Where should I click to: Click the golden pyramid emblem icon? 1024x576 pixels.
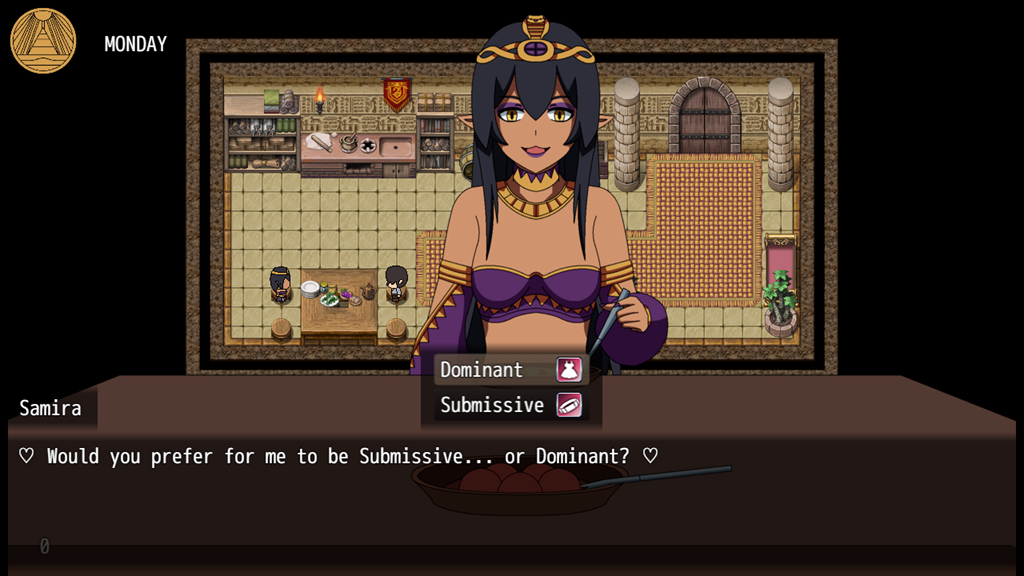click(43, 41)
